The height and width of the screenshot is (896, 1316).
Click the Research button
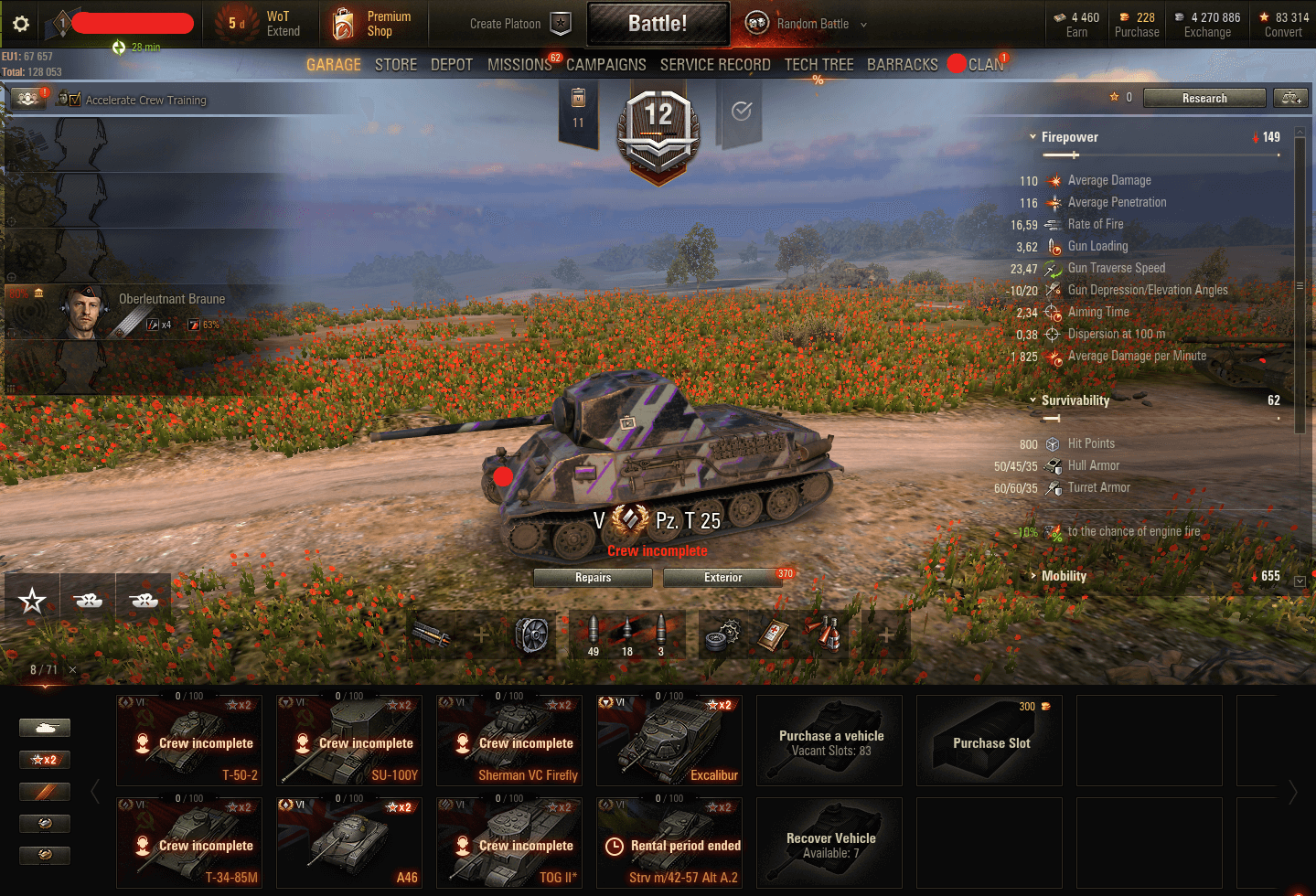[1204, 99]
